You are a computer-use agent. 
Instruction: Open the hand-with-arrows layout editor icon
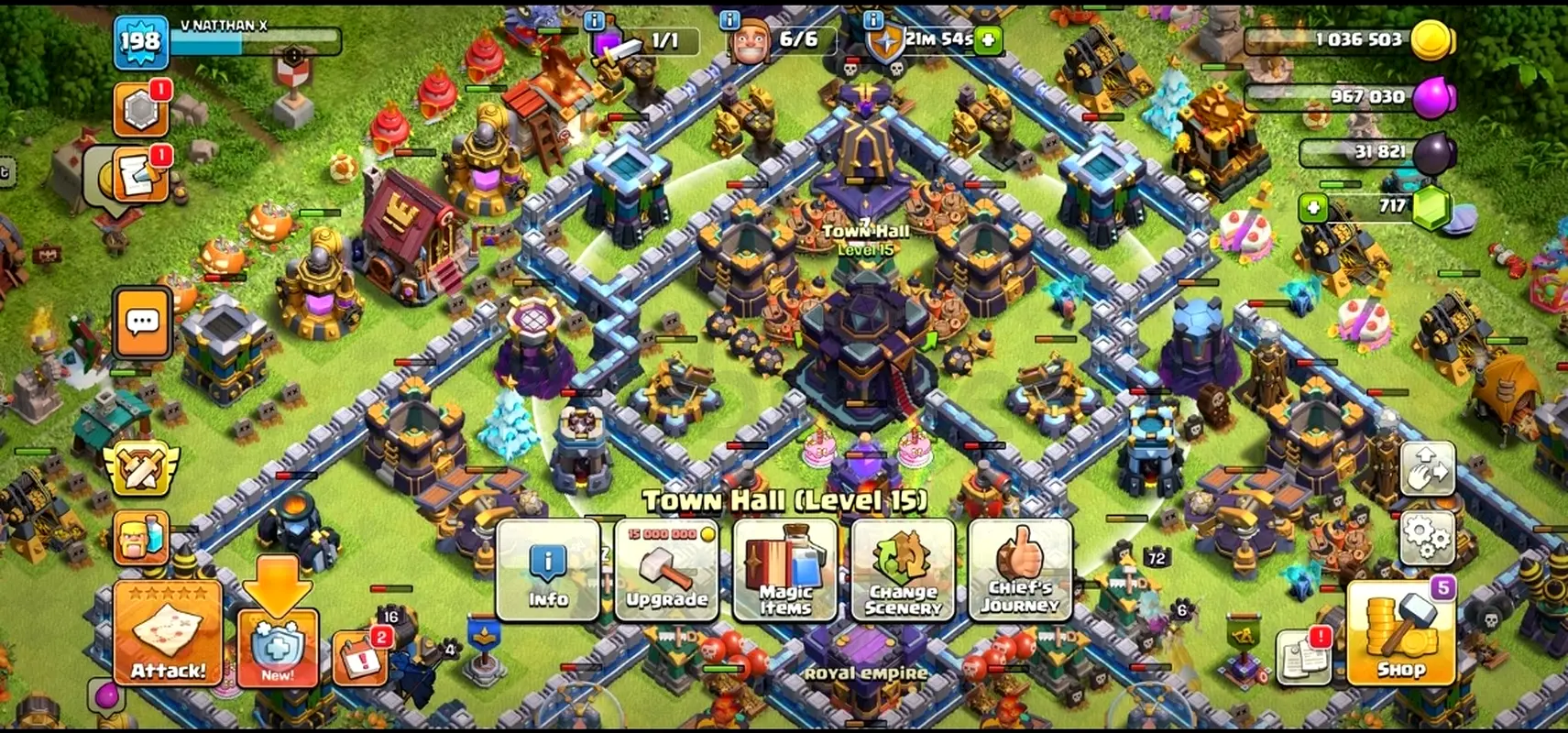pos(1428,469)
